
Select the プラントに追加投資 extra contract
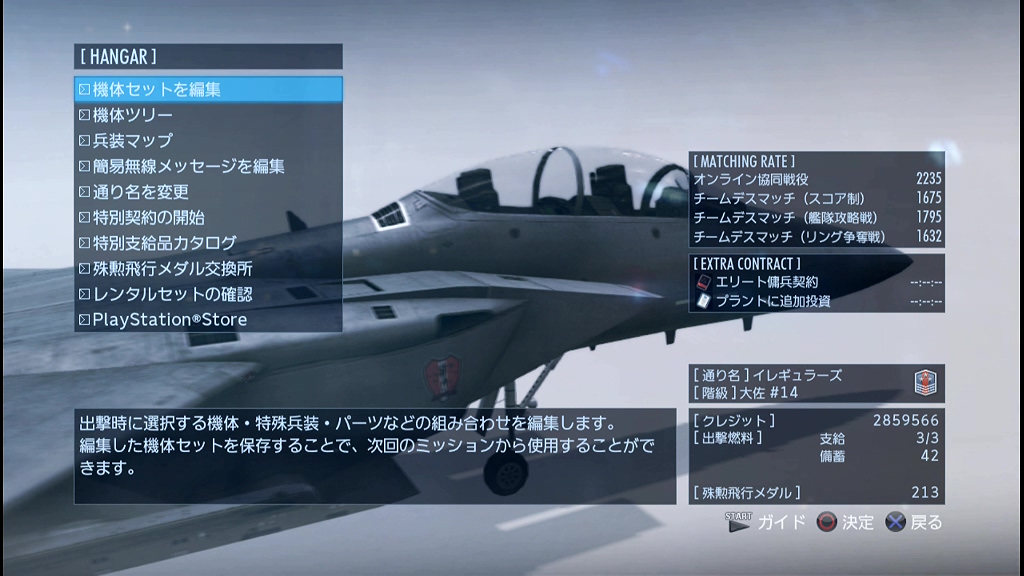click(x=770, y=301)
